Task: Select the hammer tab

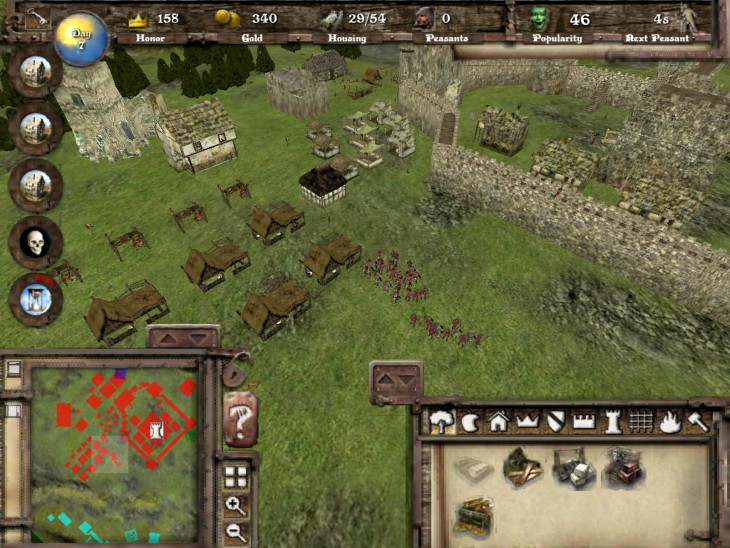Action: click(696, 422)
